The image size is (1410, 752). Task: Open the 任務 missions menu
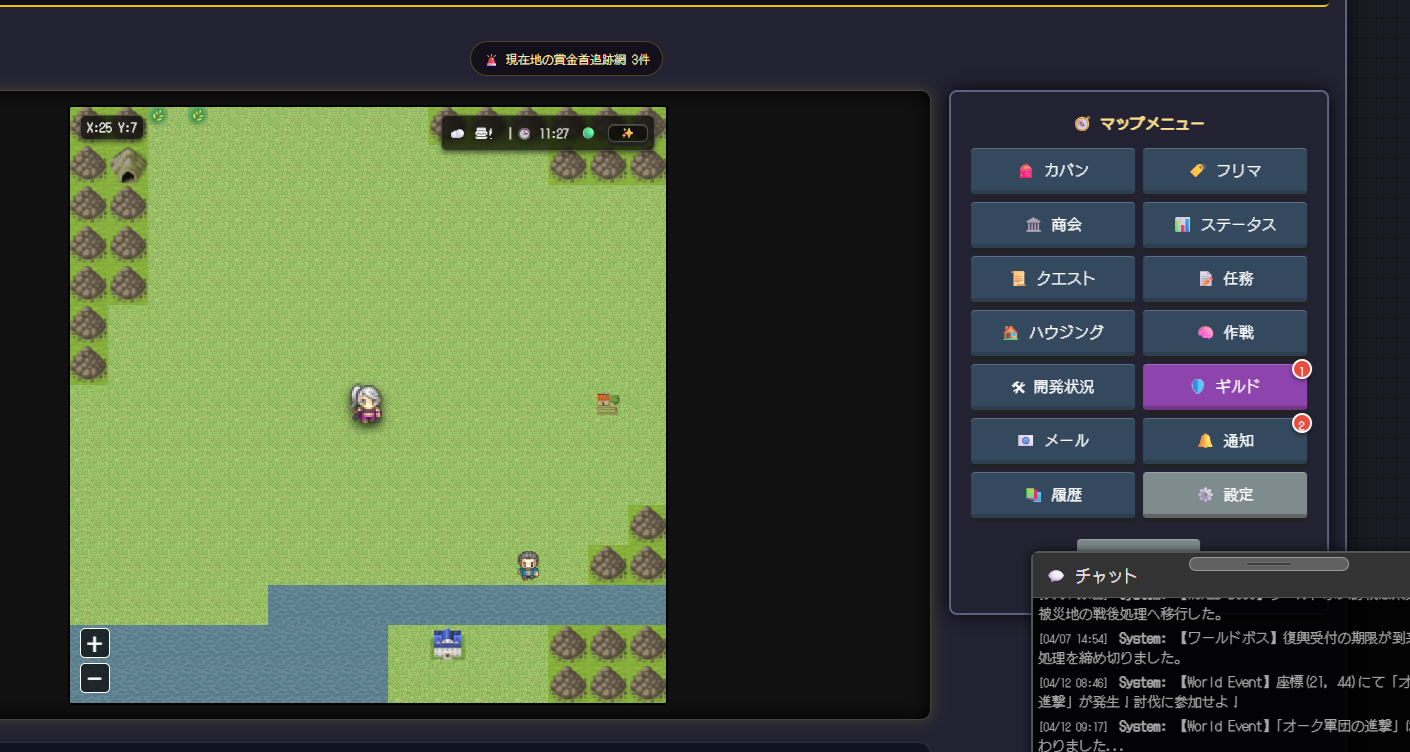click(1224, 279)
